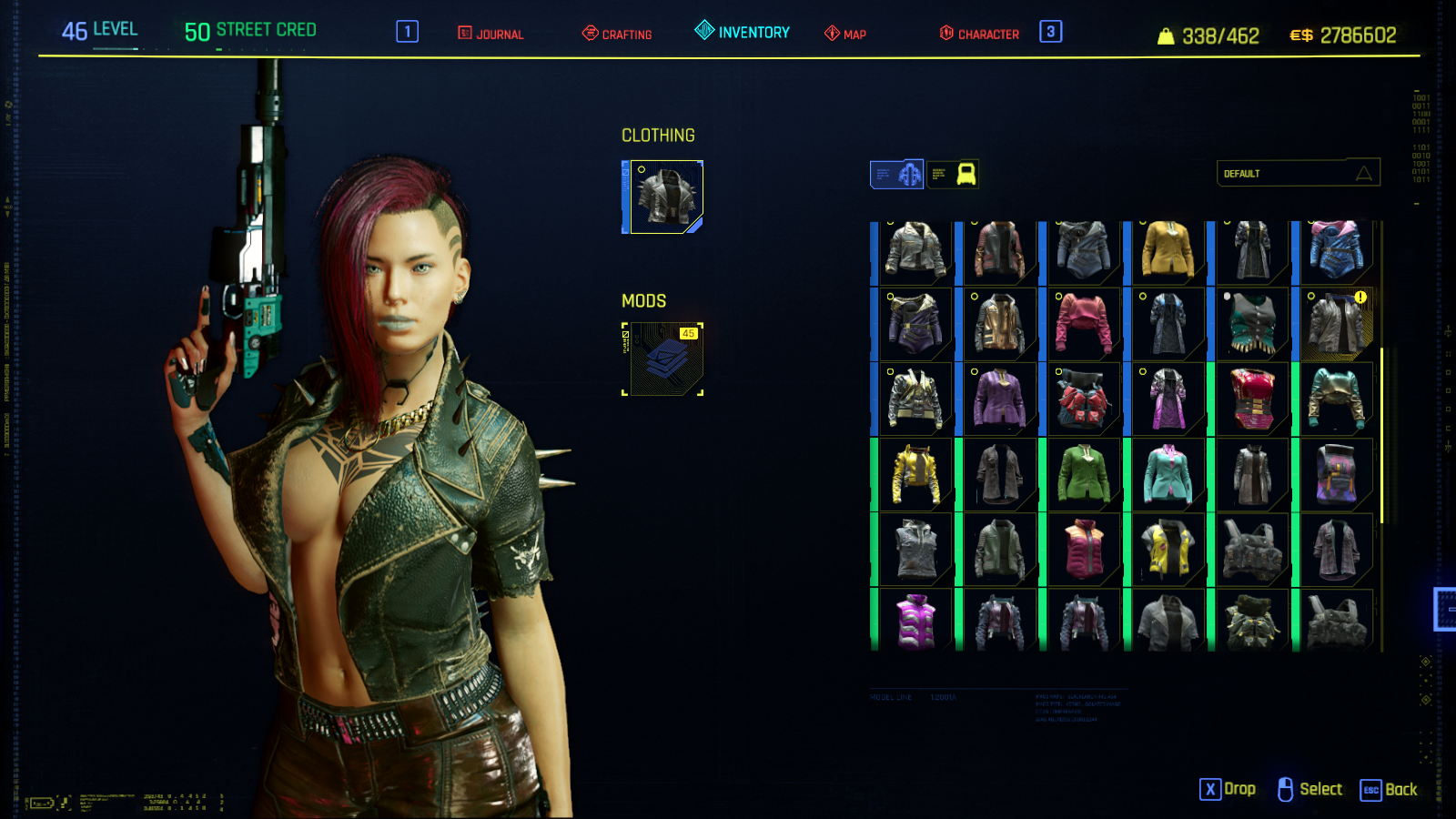The image size is (1456, 819).
Task: Select the equipped clothing jacket slot
Action: (x=666, y=197)
